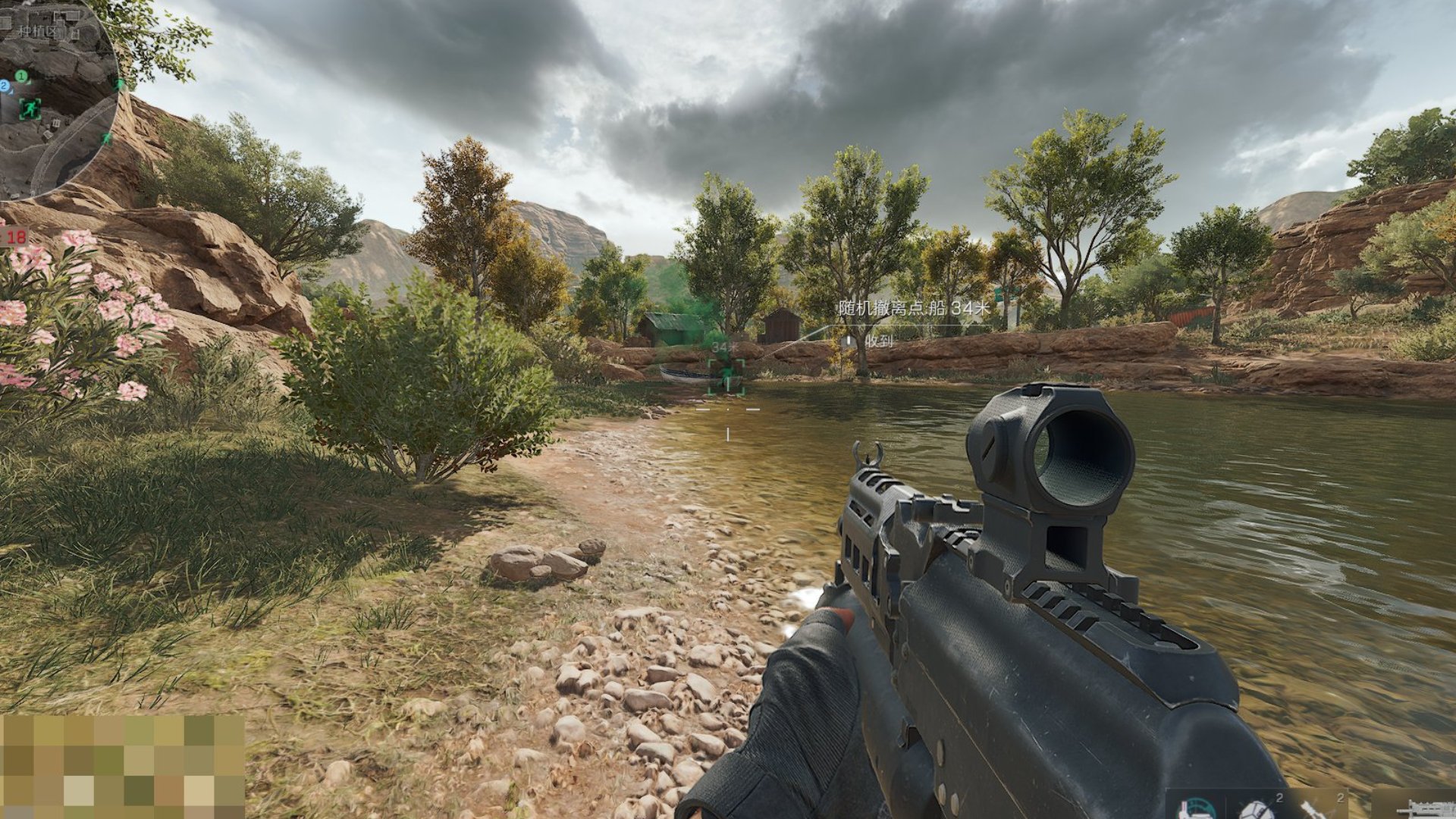Click teammate badge number 1 on the minimap

pos(21,76)
